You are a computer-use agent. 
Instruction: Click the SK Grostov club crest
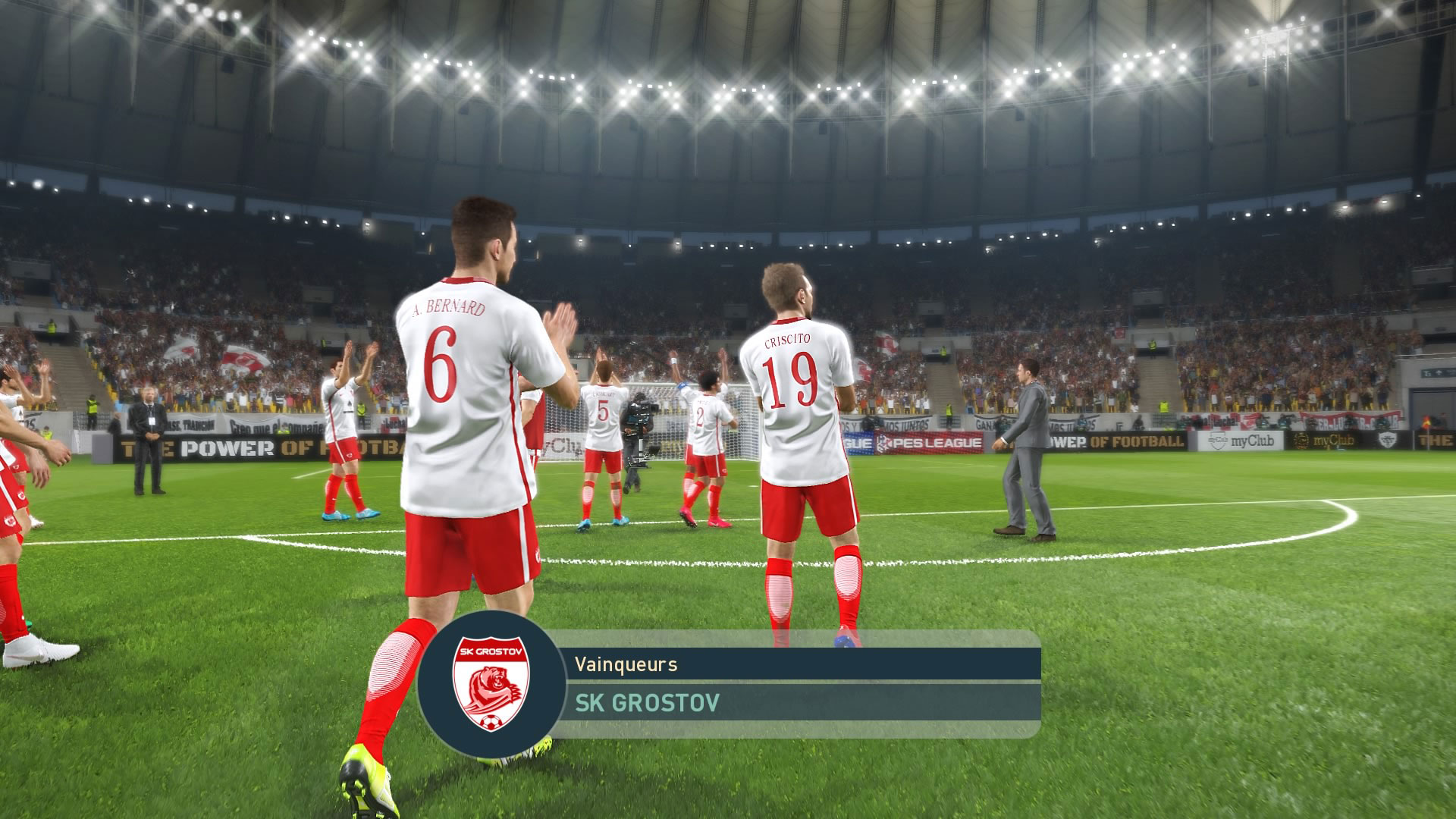coord(491,684)
